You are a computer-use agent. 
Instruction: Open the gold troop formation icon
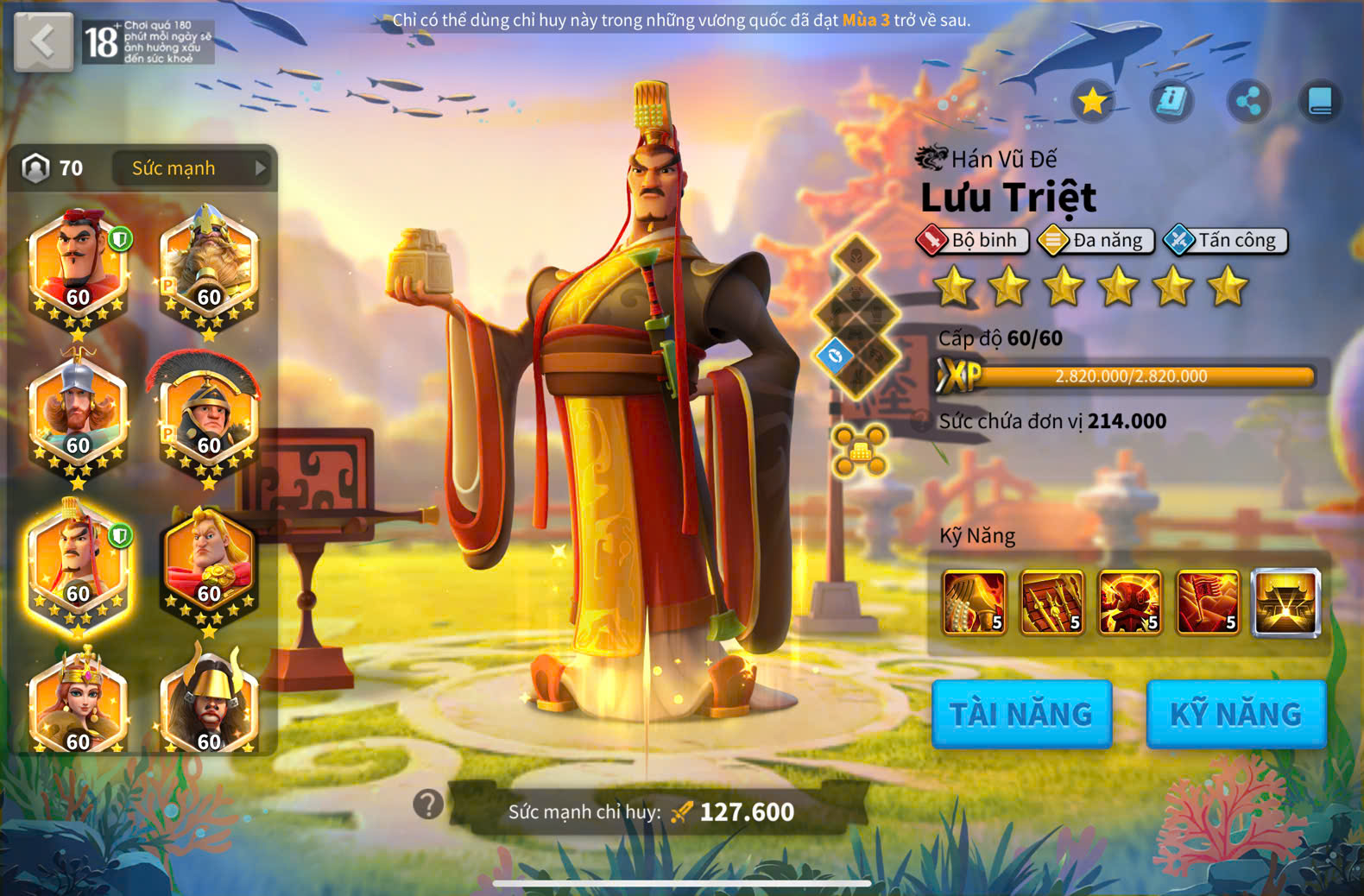[859, 450]
